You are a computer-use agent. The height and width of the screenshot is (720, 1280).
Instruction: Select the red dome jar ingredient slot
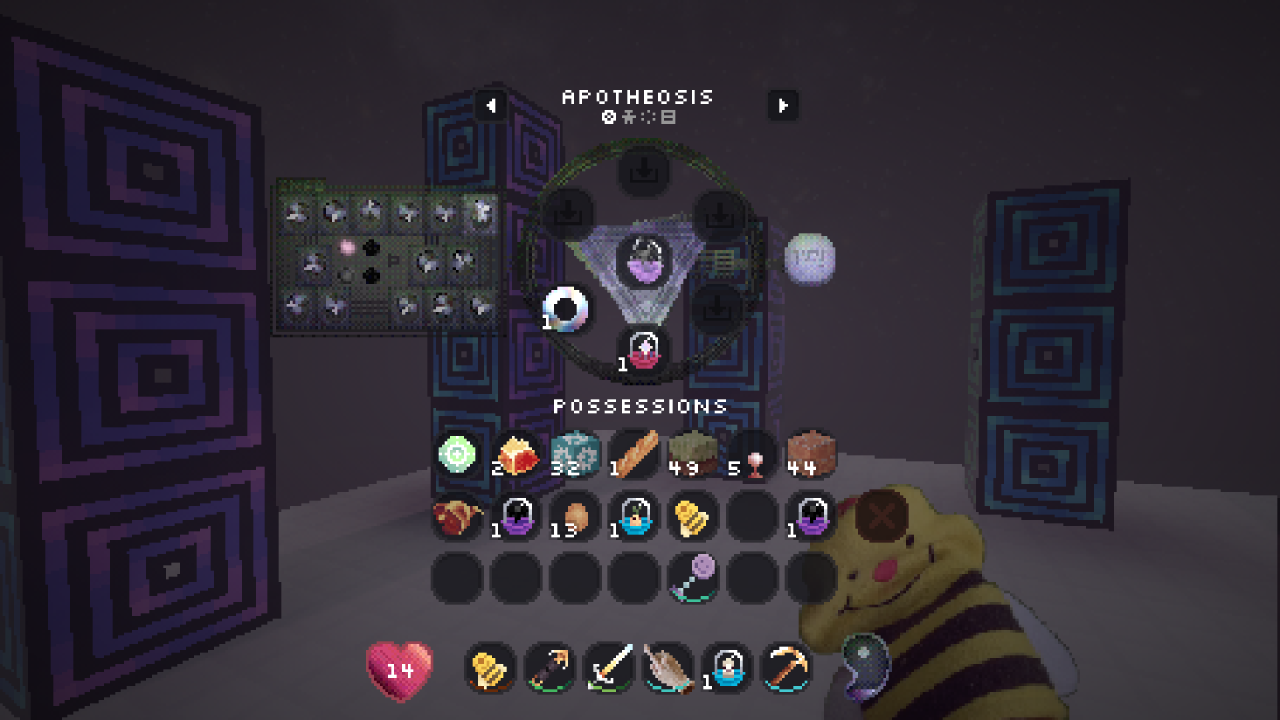click(643, 352)
